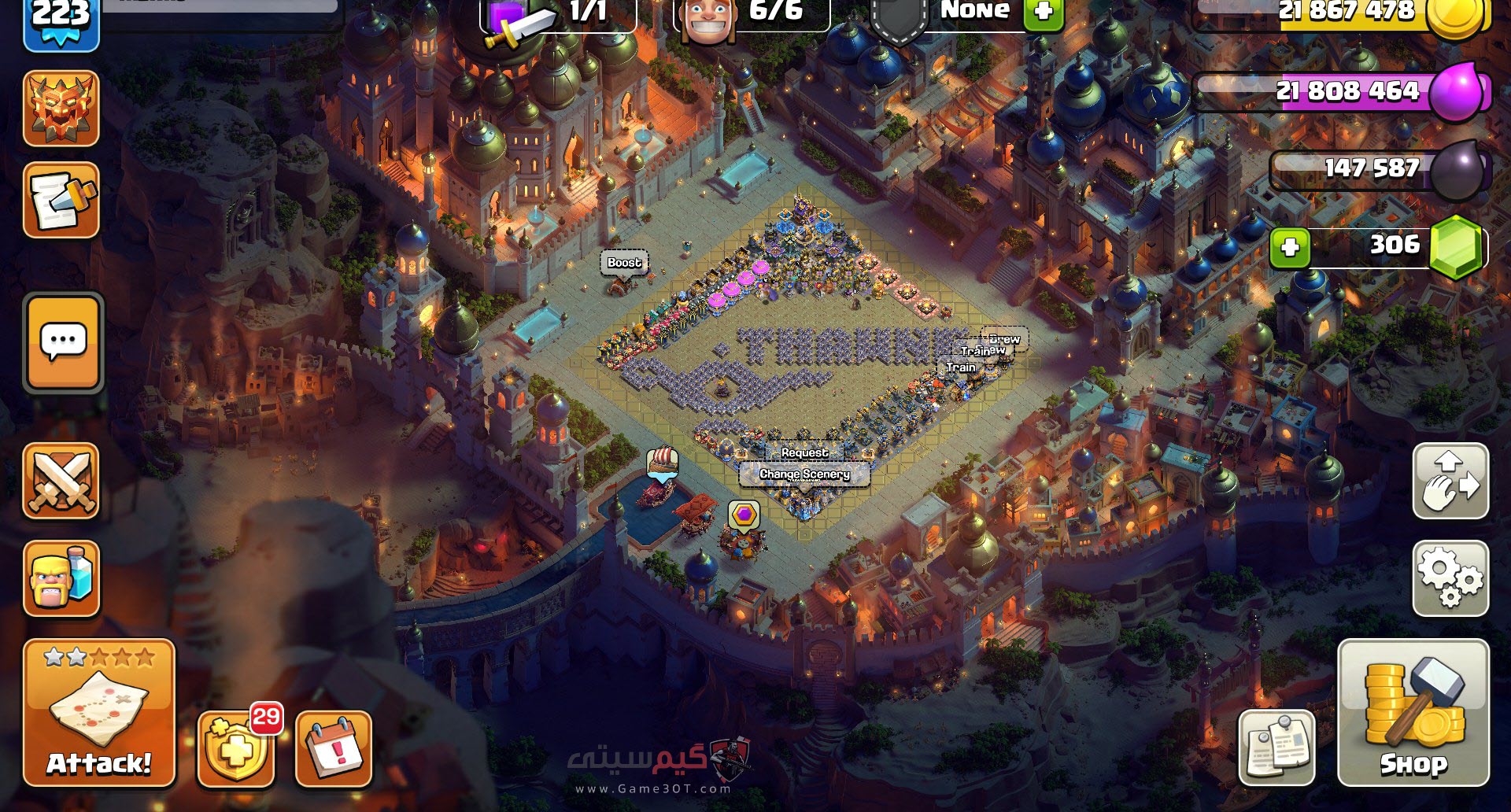Click the Train bubble
Screen dimensions: 1511x812
coord(961,367)
